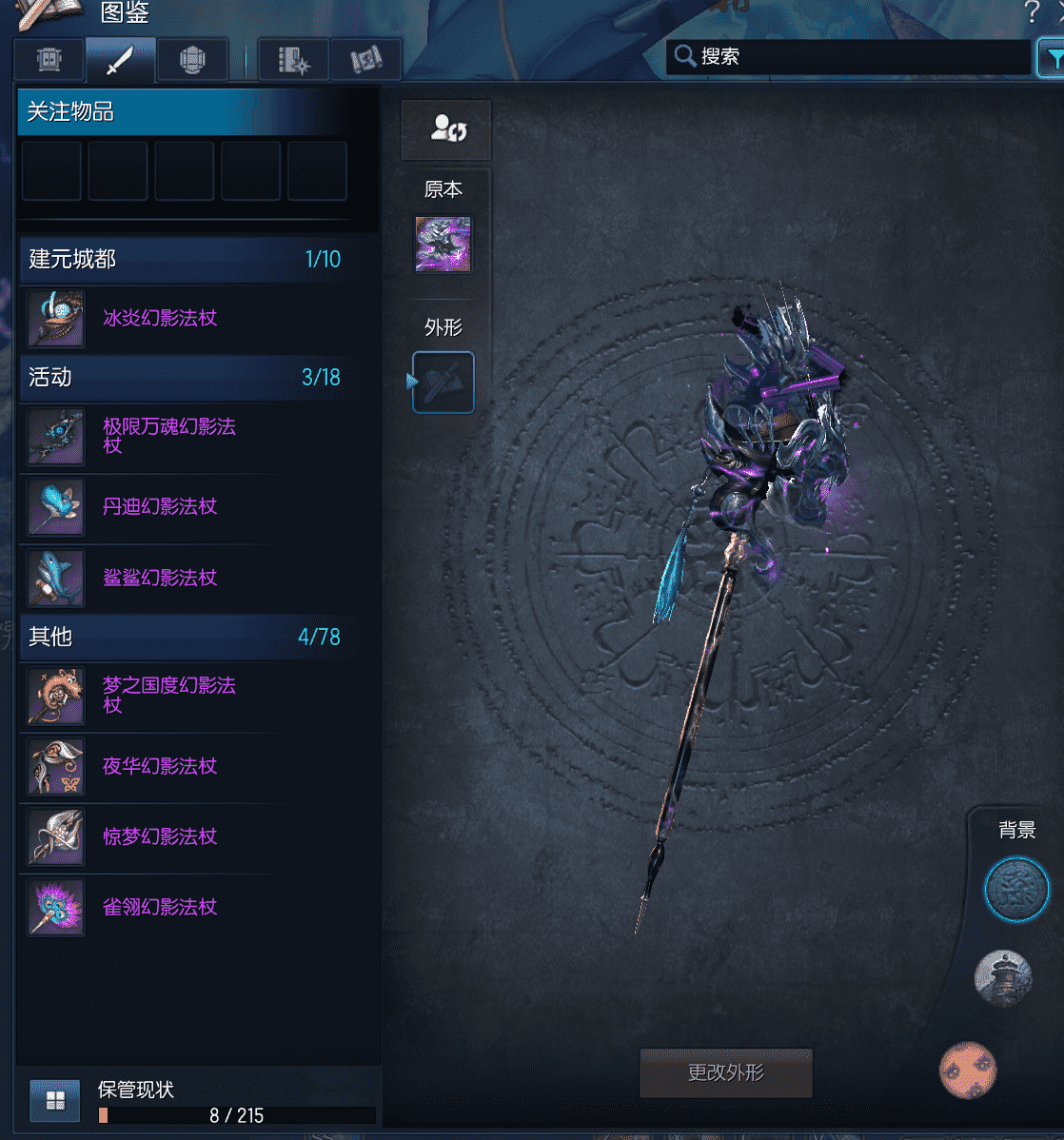The width and height of the screenshot is (1064, 1140).
Task: Select the 外形 appearance slot
Action: 443,383
